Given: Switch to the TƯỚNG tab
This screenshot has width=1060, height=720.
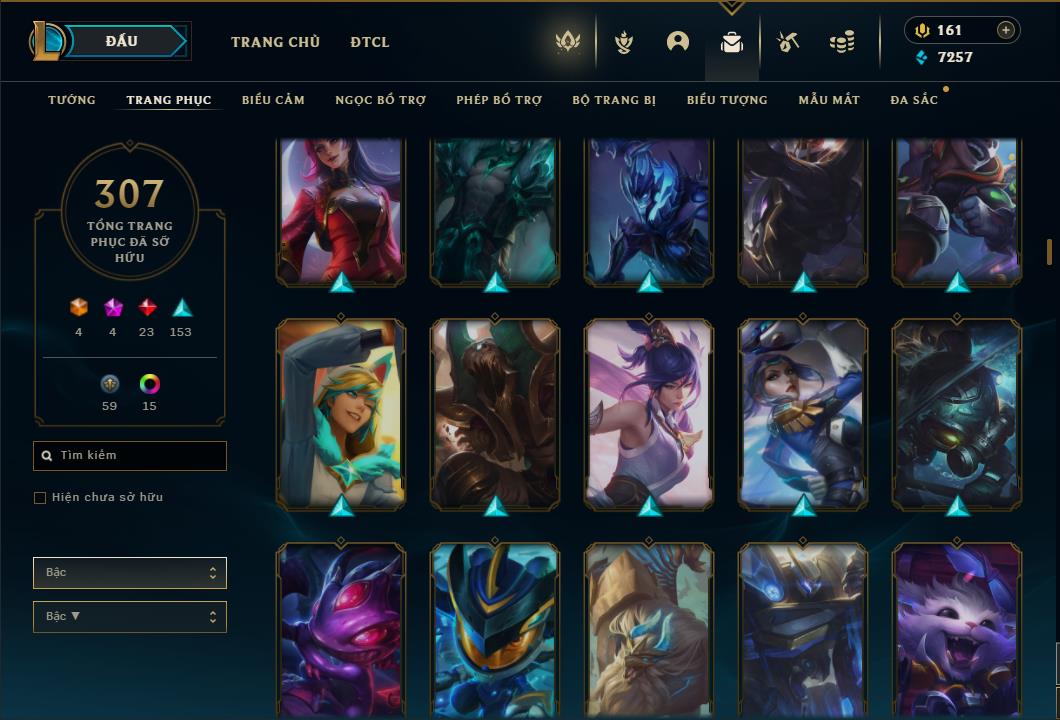Looking at the screenshot, I should coord(72,100).
